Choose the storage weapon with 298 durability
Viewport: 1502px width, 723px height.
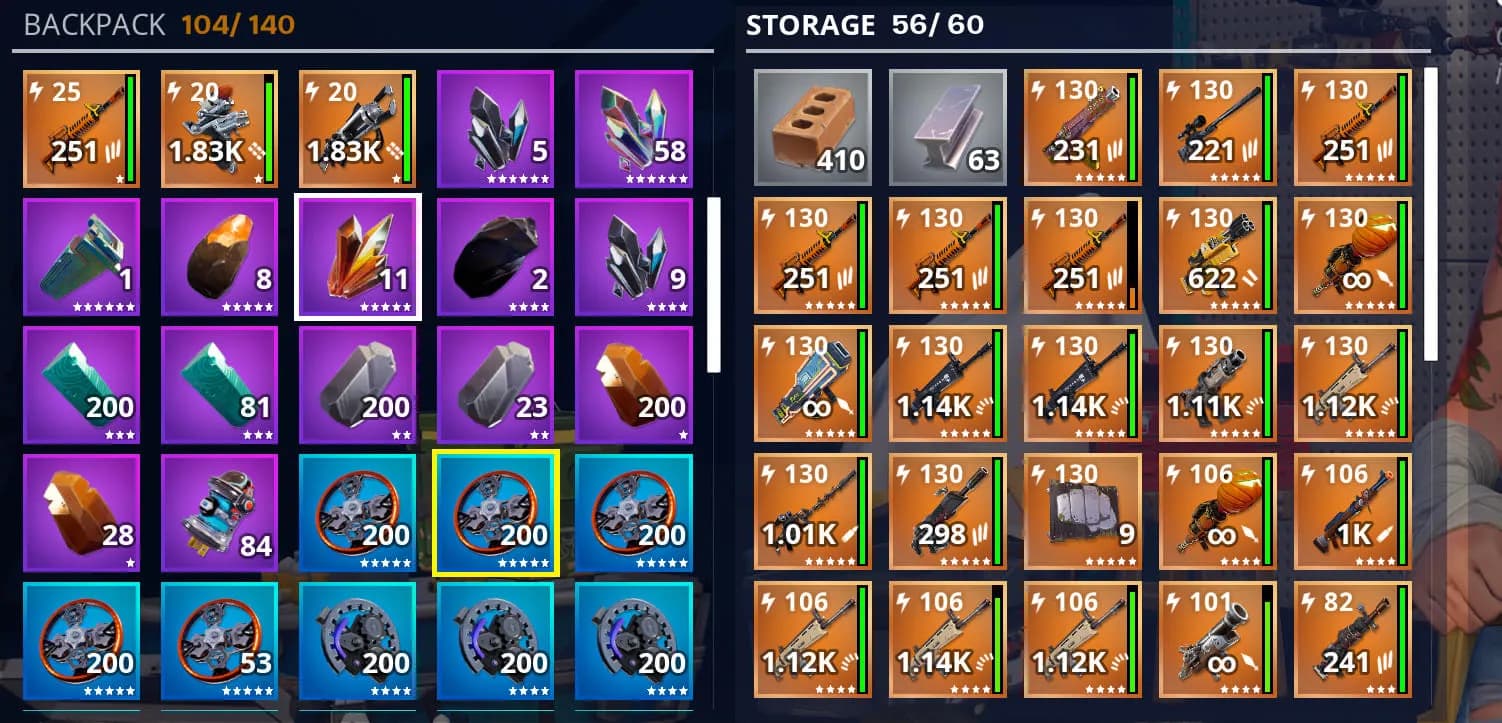947,511
